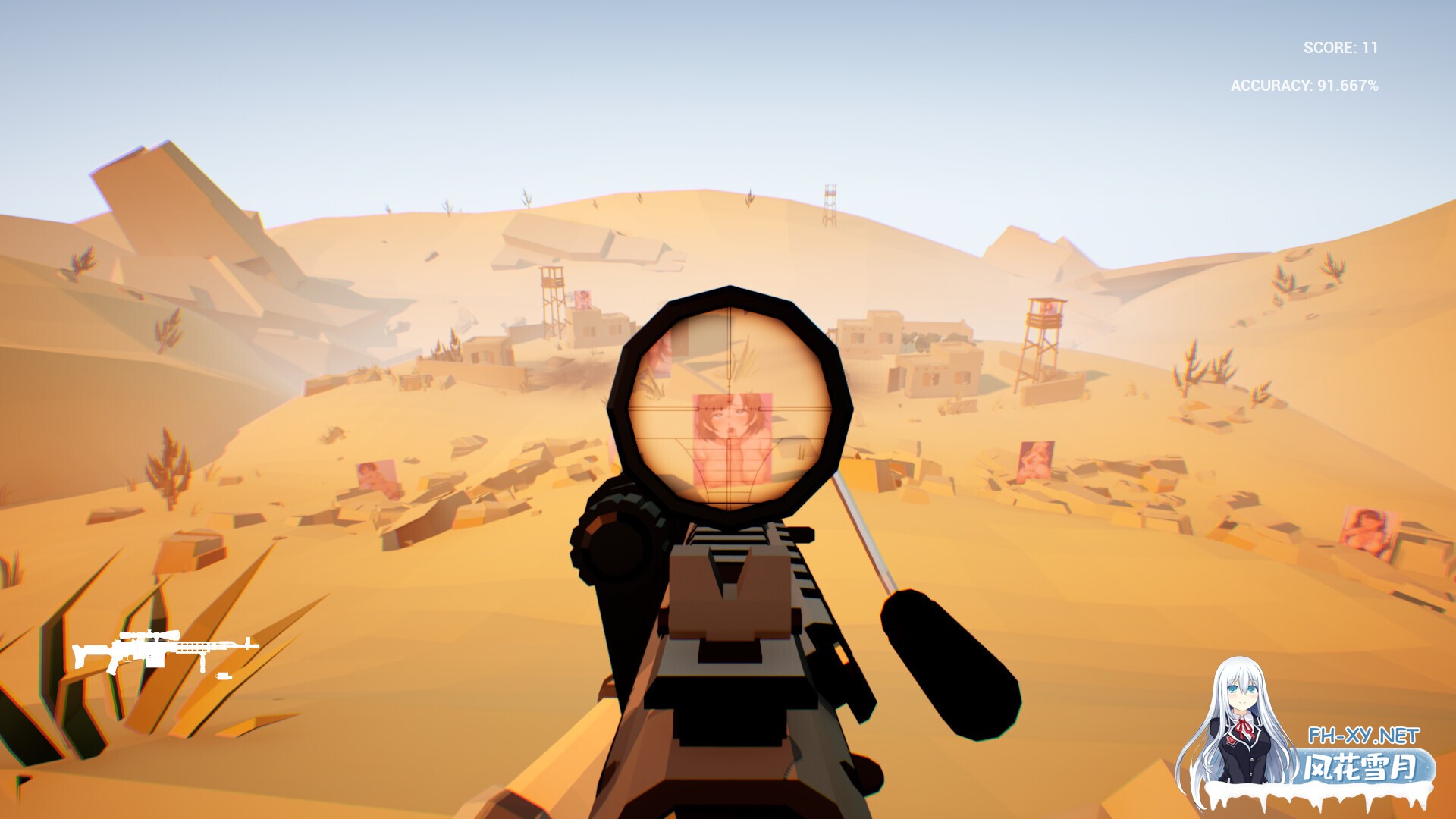Click the poster hanging on the tall watchtower
Image resolution: width=1456 pixels, height=819 pixels.
point(1048,309)
